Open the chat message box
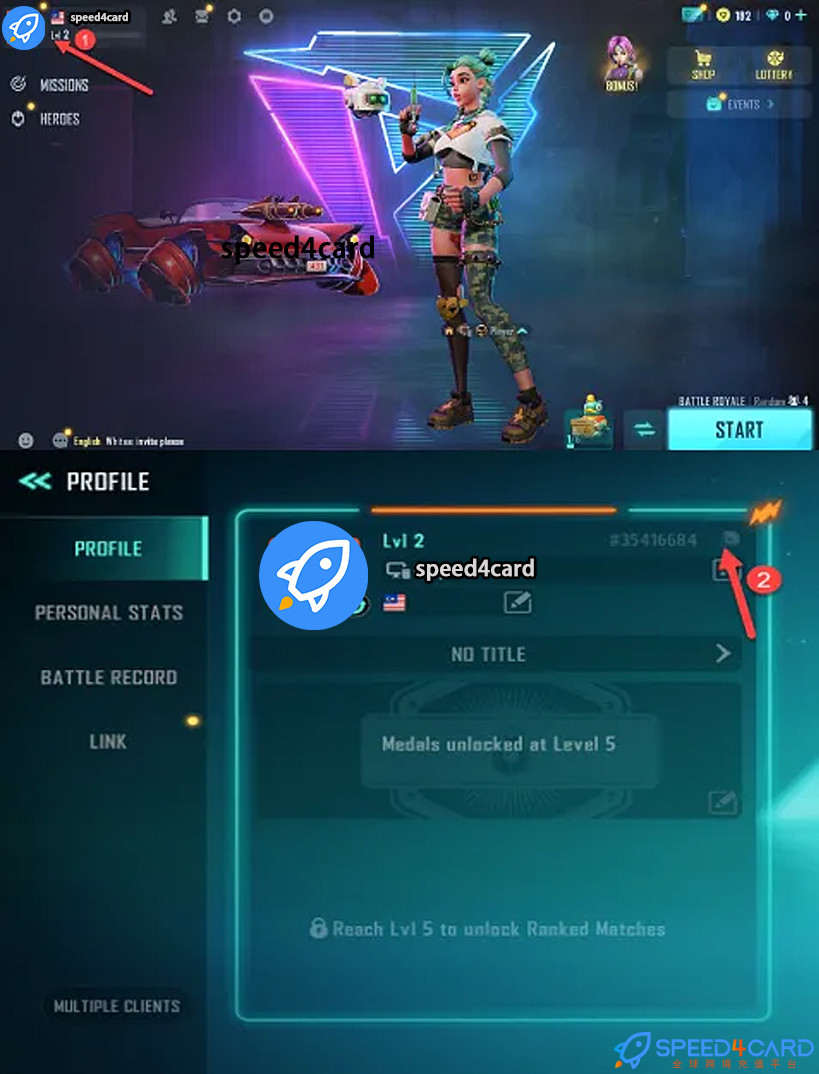 (120, 441)
